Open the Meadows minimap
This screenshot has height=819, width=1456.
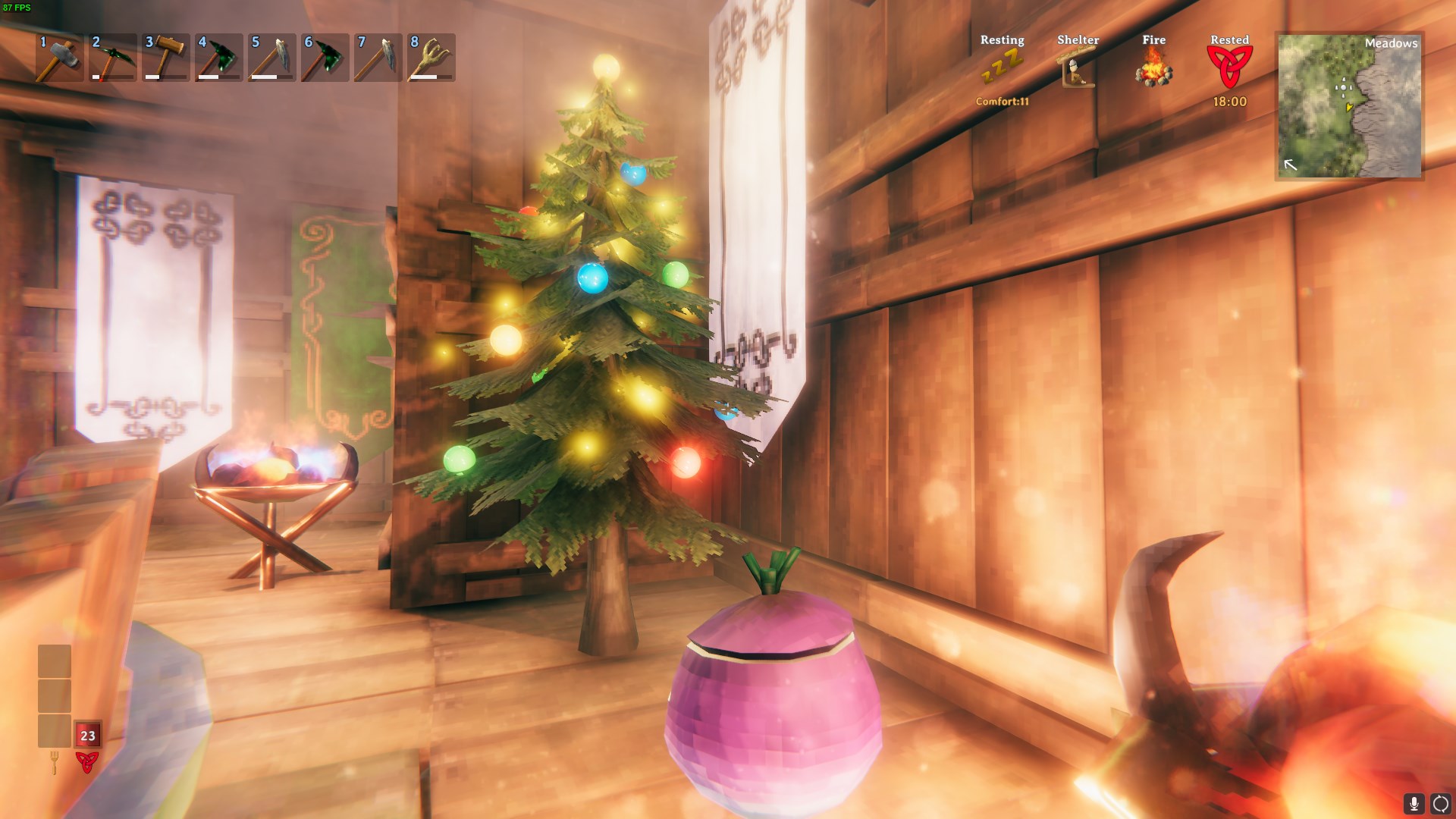tap(1349, 106)
